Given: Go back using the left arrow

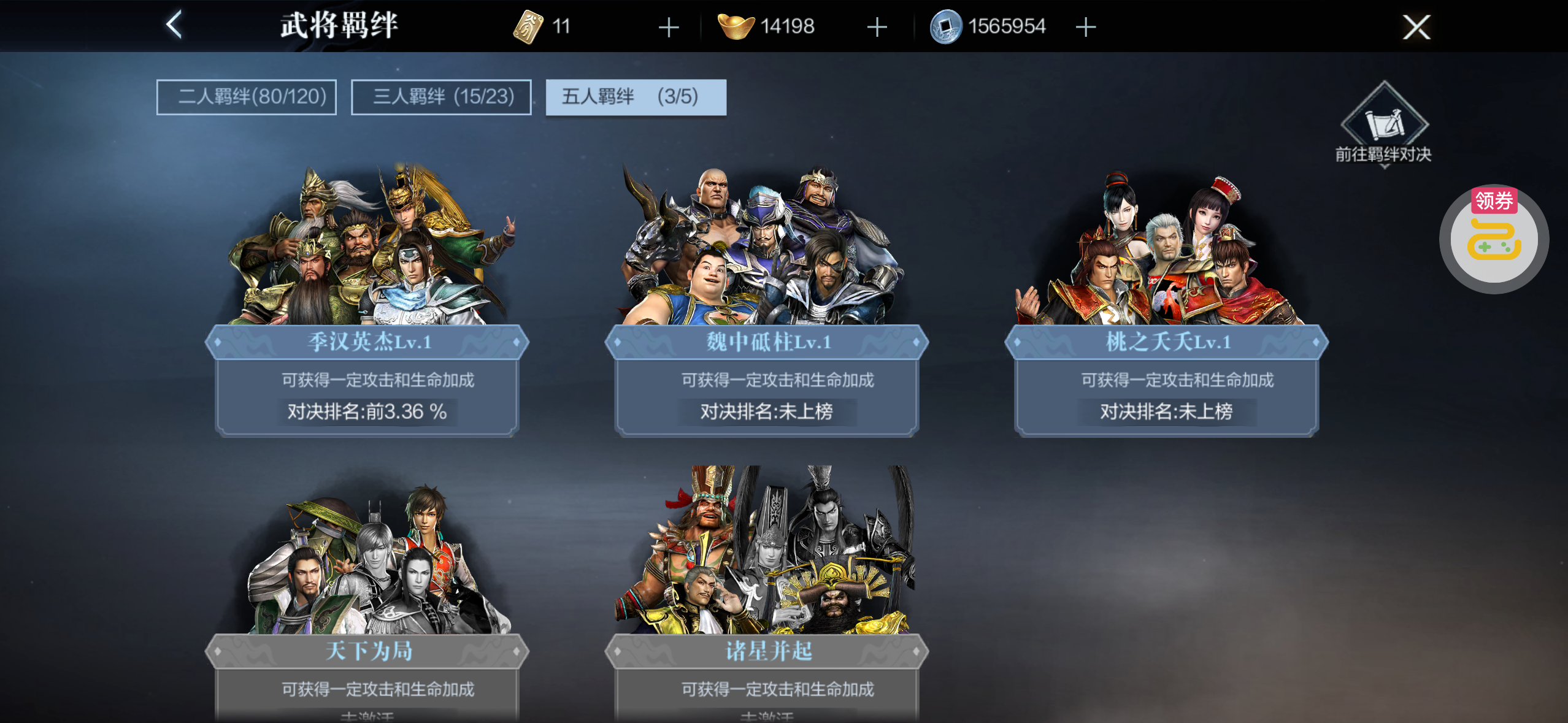Looking at the screenshot, I should point(175,26).
